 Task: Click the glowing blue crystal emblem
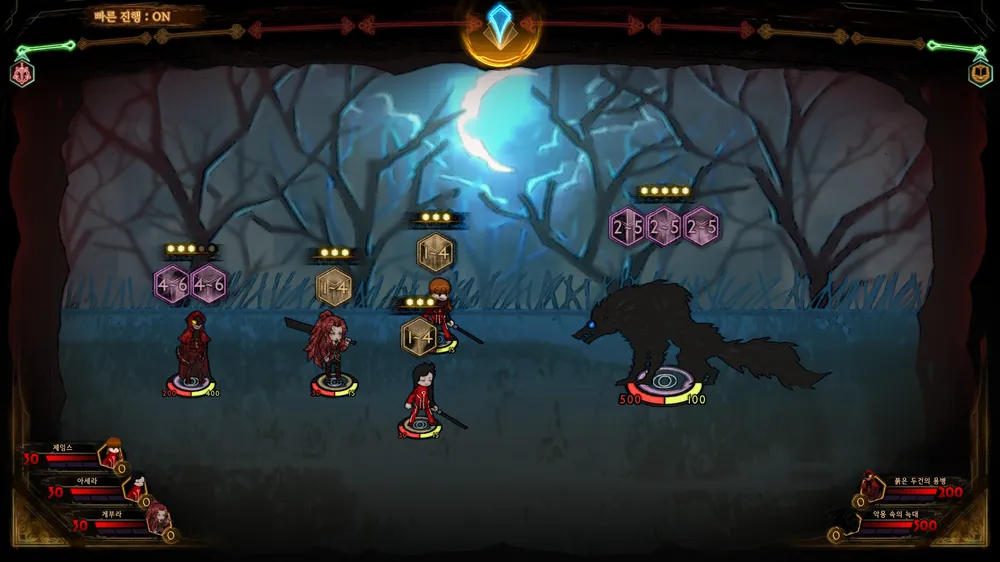500,24
